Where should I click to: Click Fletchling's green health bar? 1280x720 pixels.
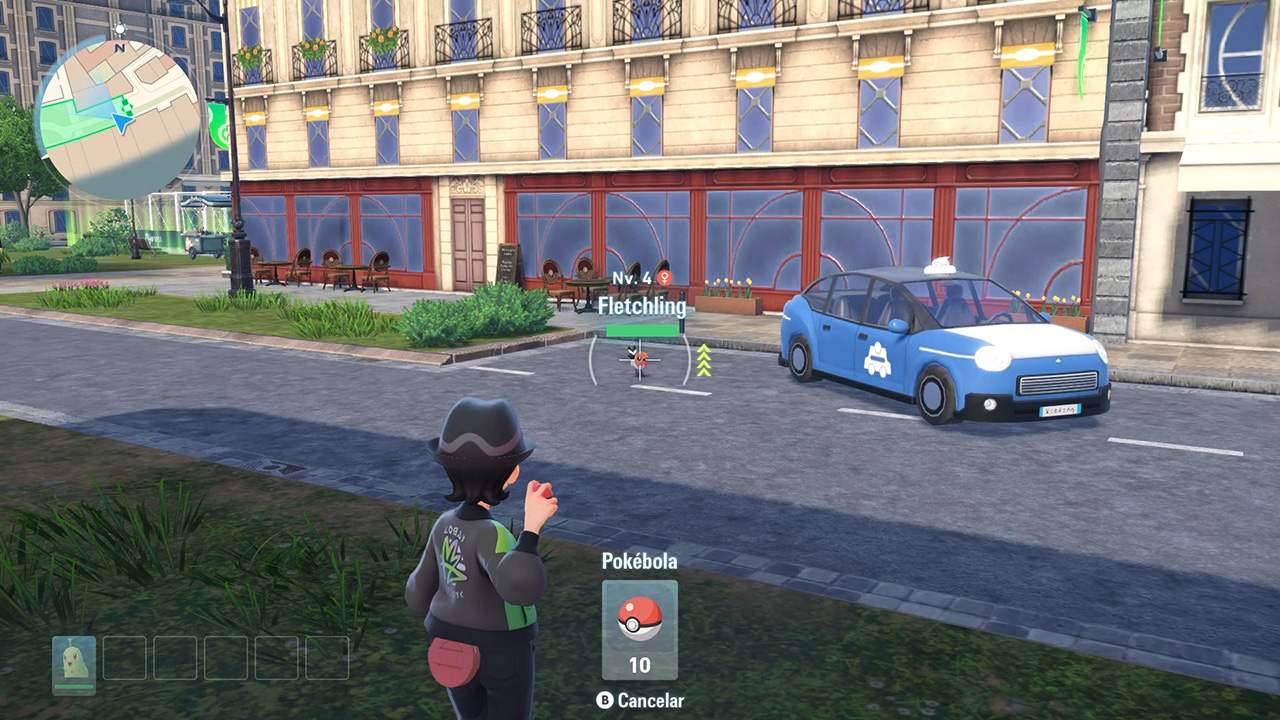pos(642,330)
